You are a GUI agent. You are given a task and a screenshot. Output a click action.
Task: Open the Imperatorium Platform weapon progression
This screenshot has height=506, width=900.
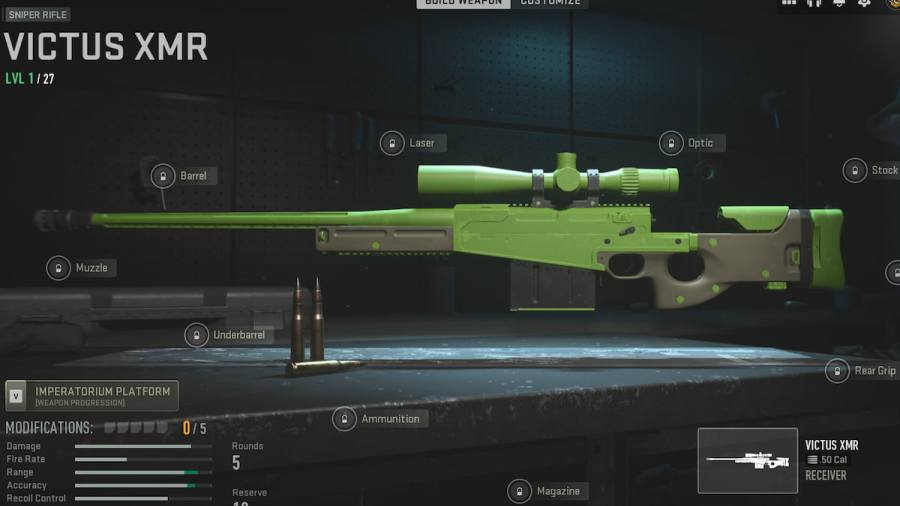click(x=92, y=395)
